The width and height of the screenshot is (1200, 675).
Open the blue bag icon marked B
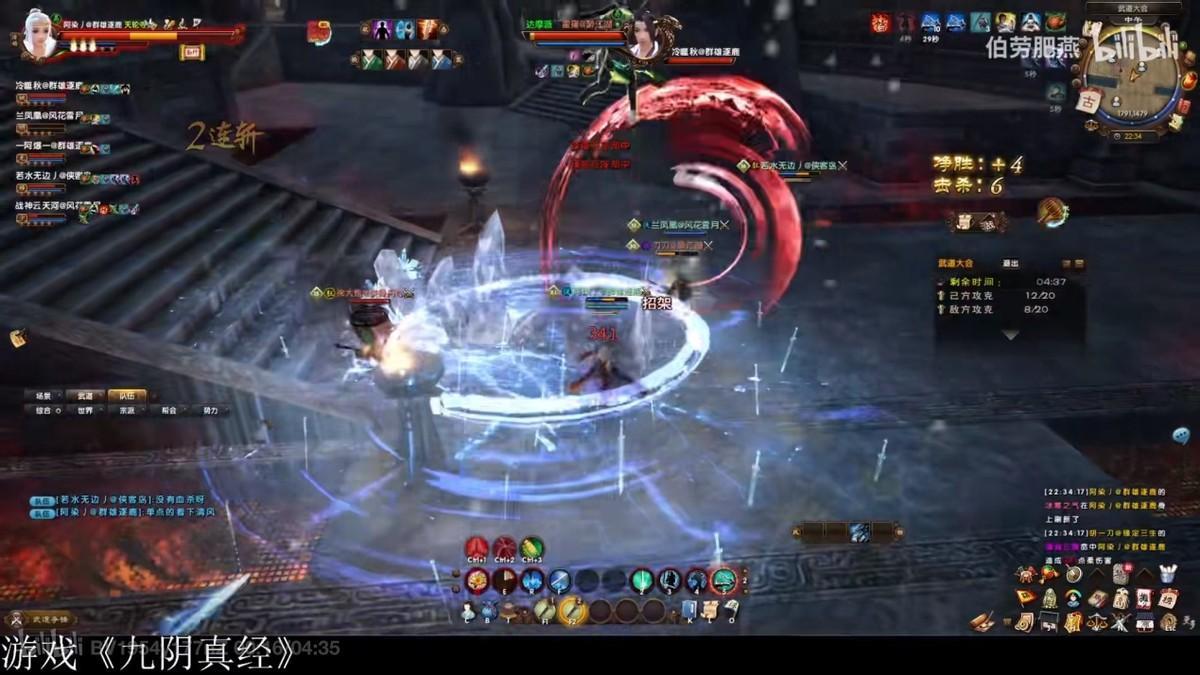[489, 612]
